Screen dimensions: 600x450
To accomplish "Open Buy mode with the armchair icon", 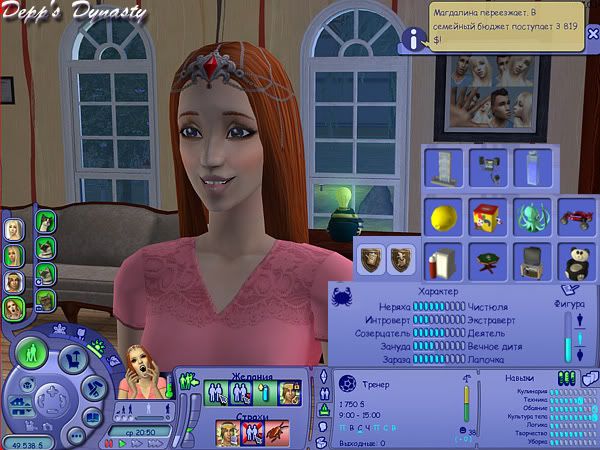I will pyautogui.click(x=73, y=358).
